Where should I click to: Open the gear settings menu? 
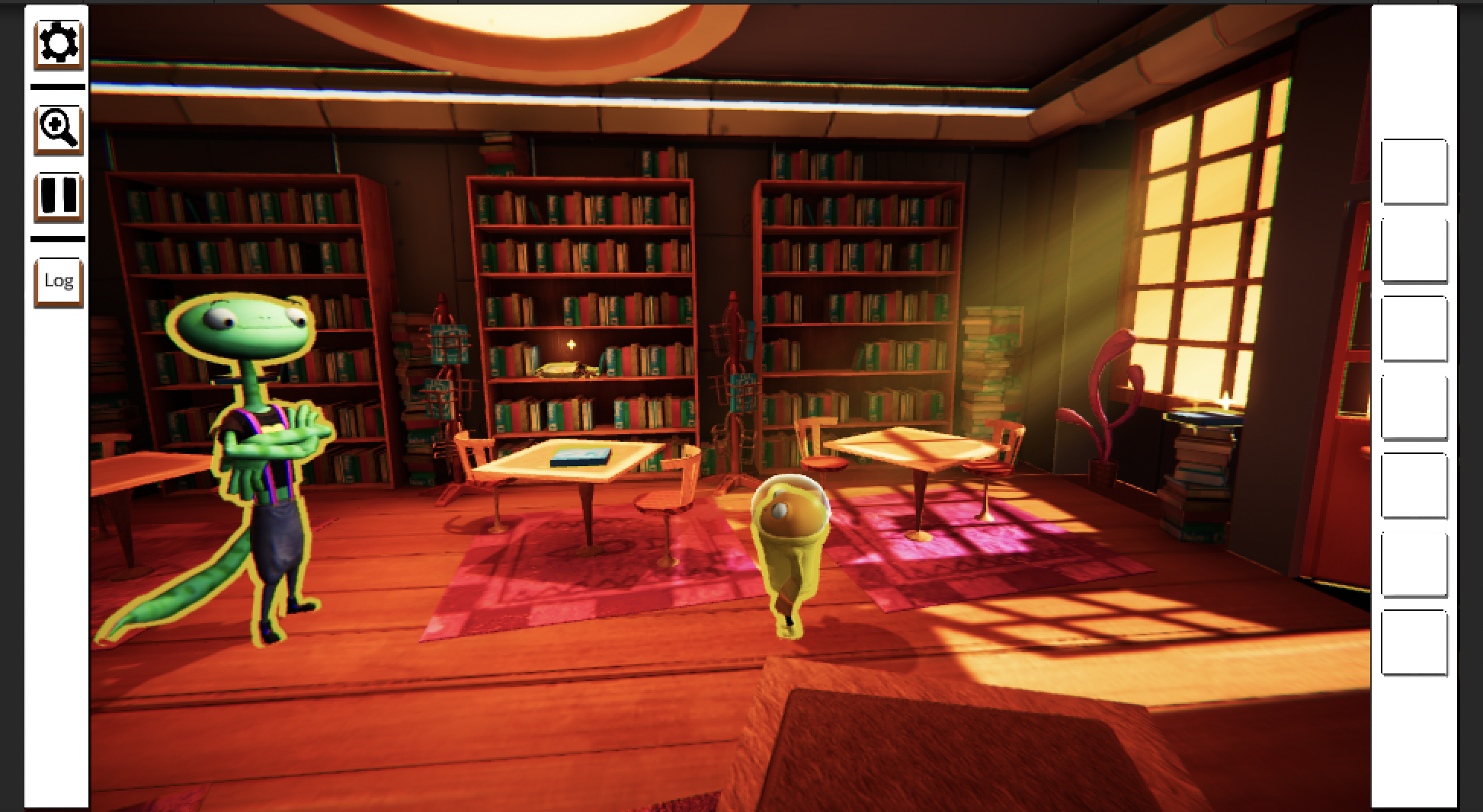click(x=58, y=43)
